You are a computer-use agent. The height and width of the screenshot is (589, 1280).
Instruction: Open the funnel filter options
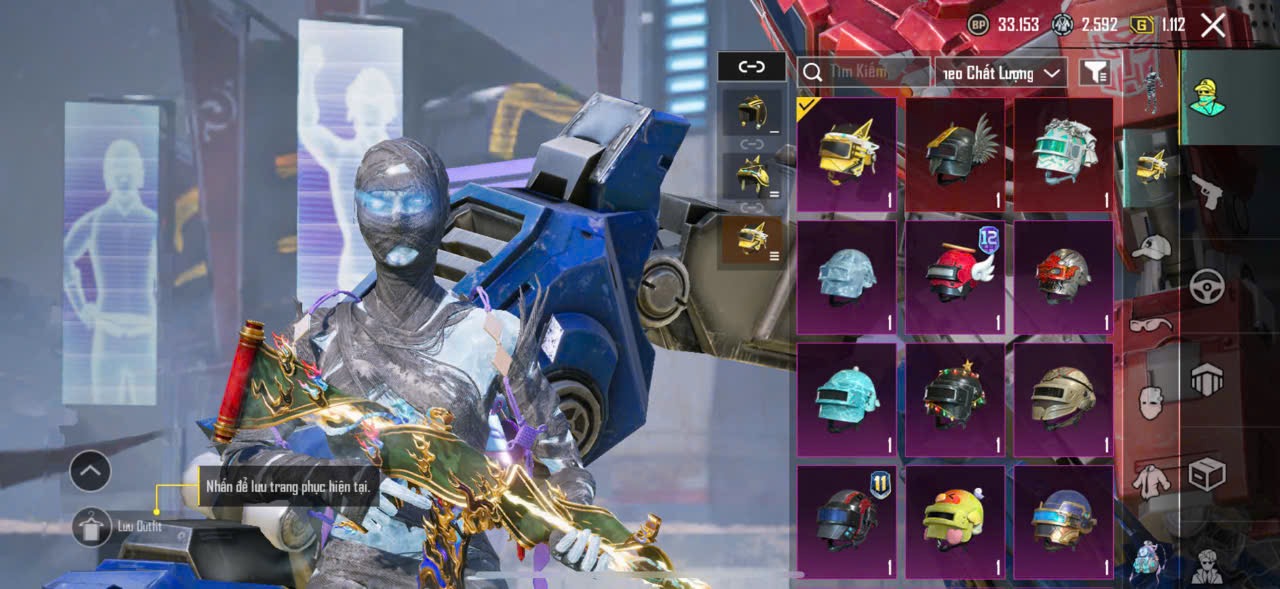(x=1095, y=72)
